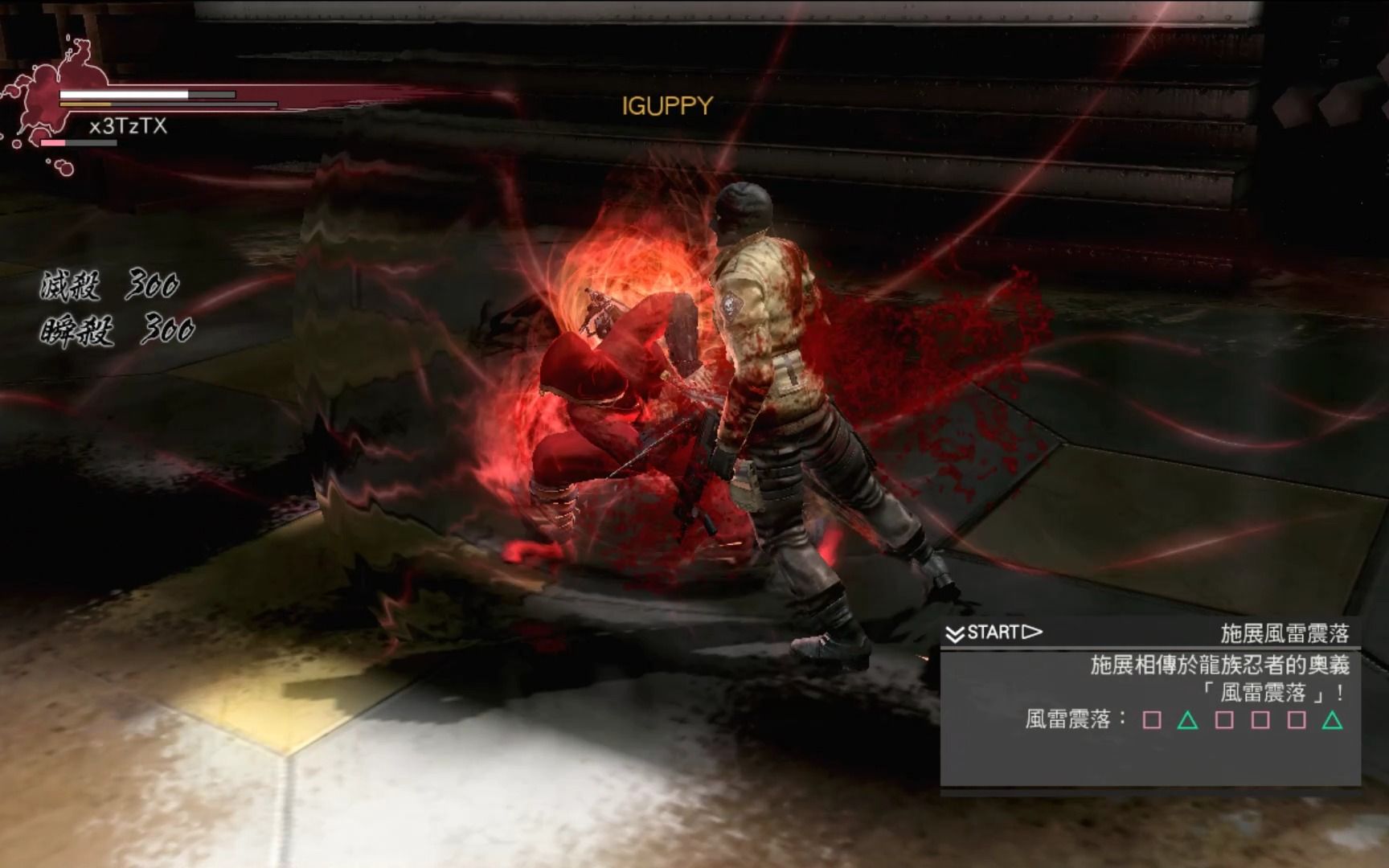Select the IGUPPY title banner
The width and height of the screenshot is (1389, 868).
coord(666,105)
